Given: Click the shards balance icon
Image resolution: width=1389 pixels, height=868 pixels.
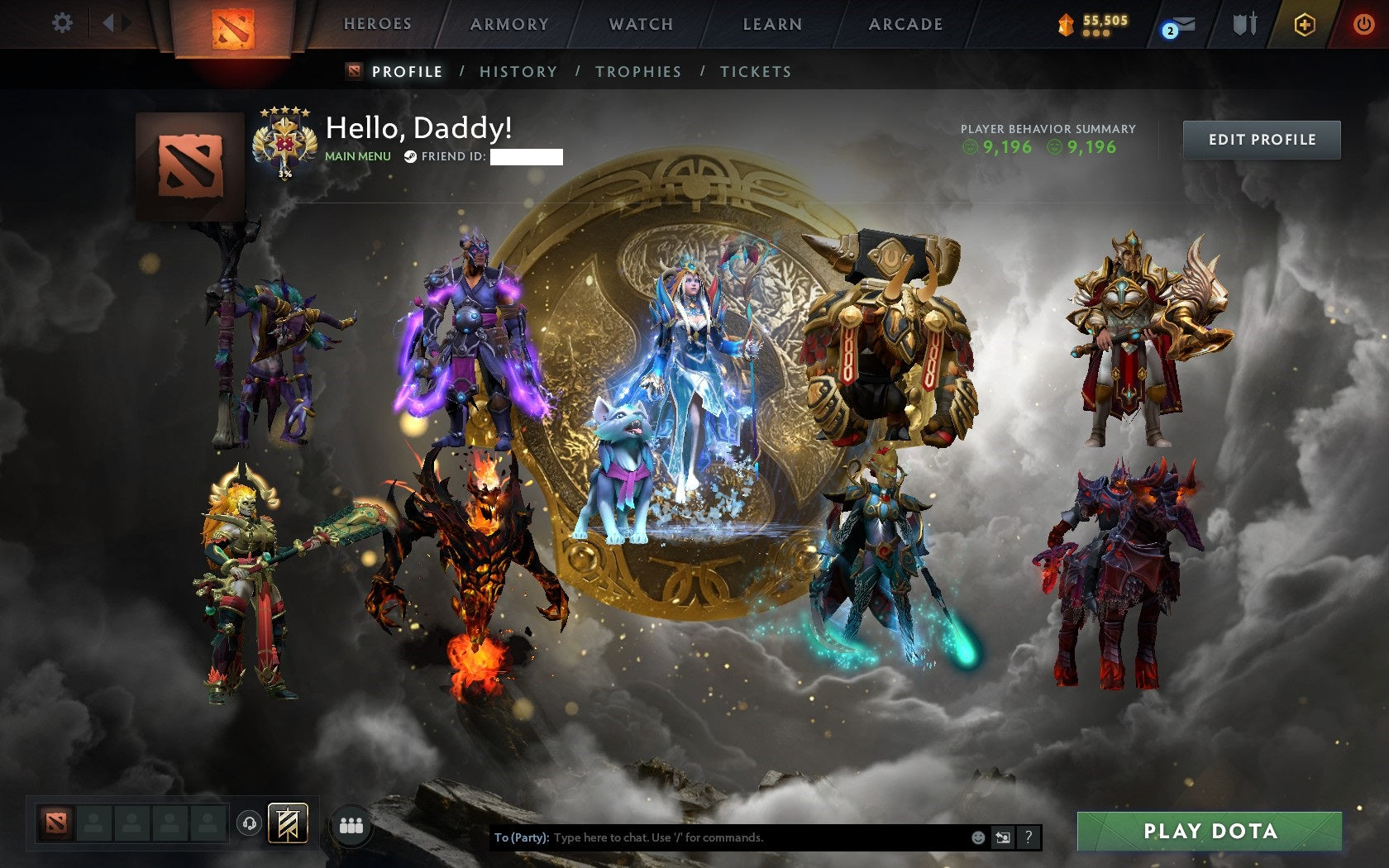Looking at the screenshot, I should coord(1066,26).
